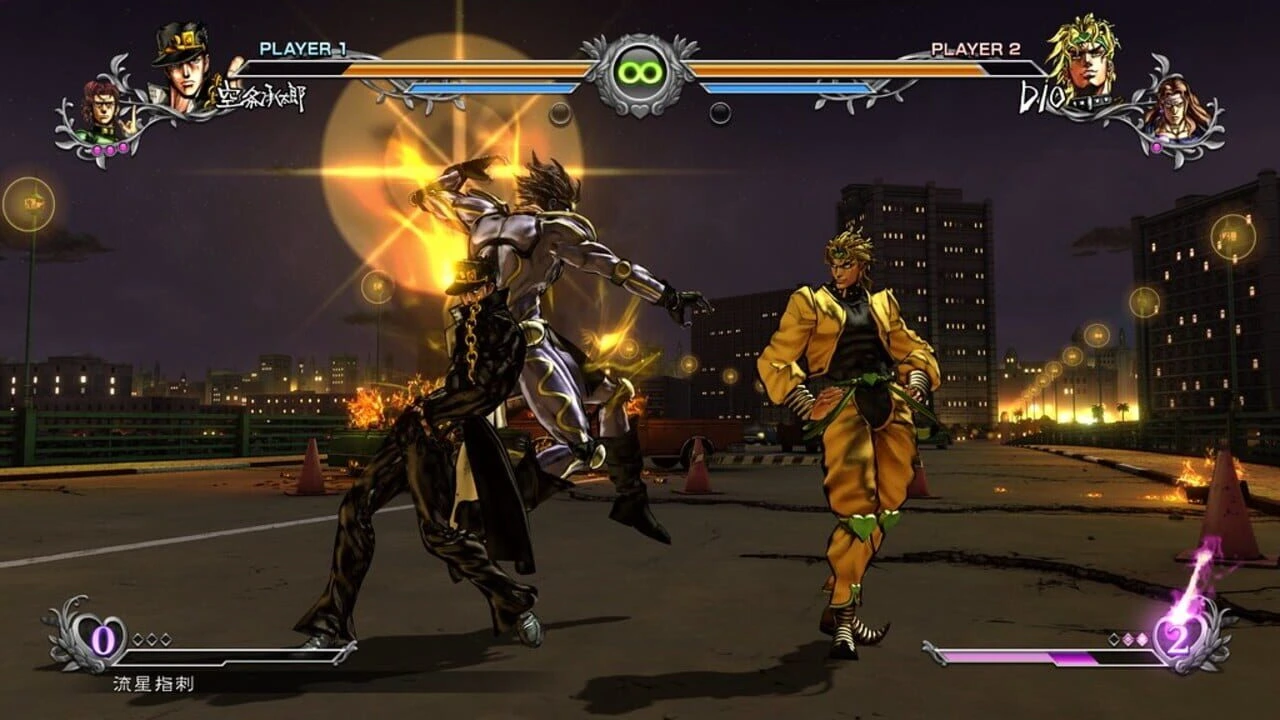Click Jotaro's kanji name tag
This screenshot has height=720, width=1280.
pos(262,94)
